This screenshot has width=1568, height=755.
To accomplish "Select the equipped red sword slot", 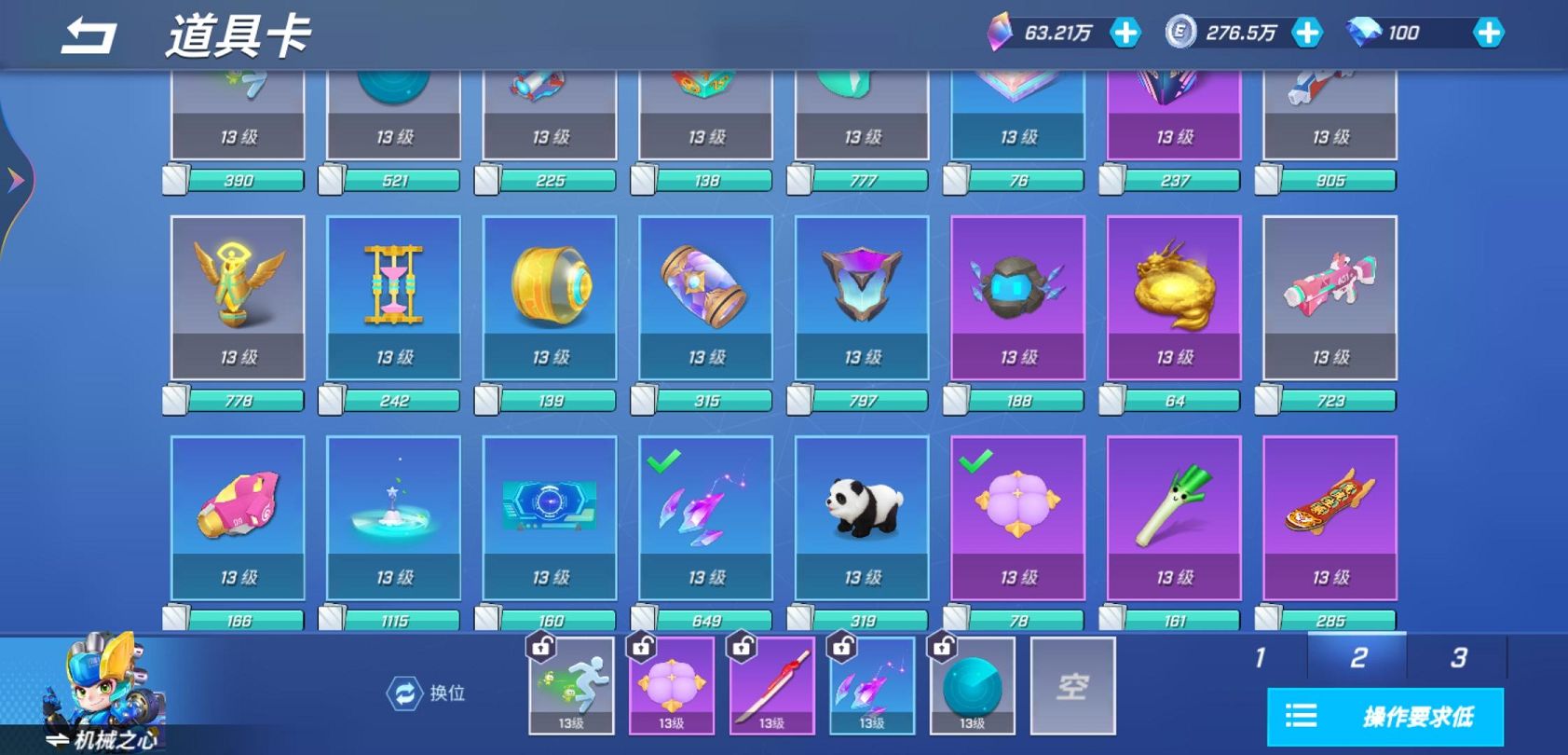I will [771, 687].
